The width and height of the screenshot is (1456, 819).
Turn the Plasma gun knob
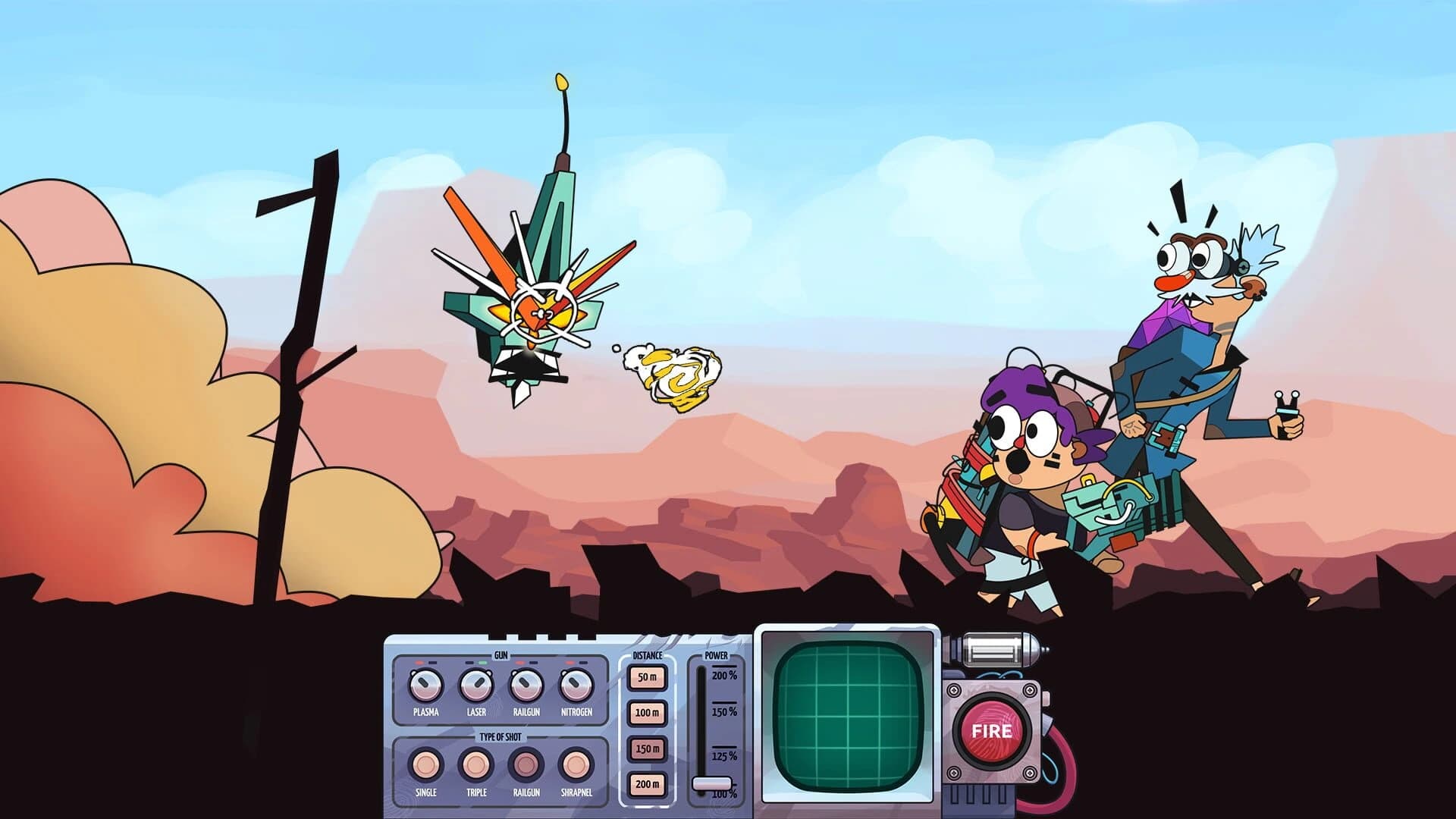[425, 686]
